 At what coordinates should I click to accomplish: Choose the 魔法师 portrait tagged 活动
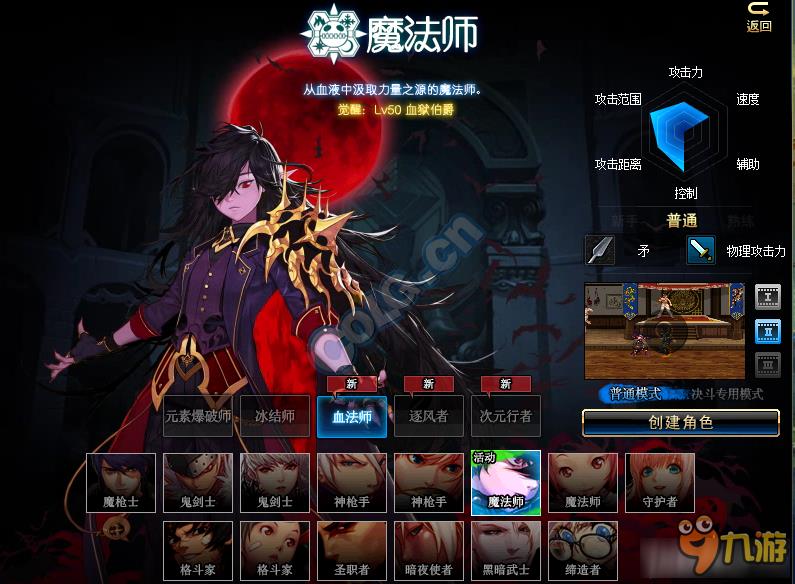(x=506, y=483)
